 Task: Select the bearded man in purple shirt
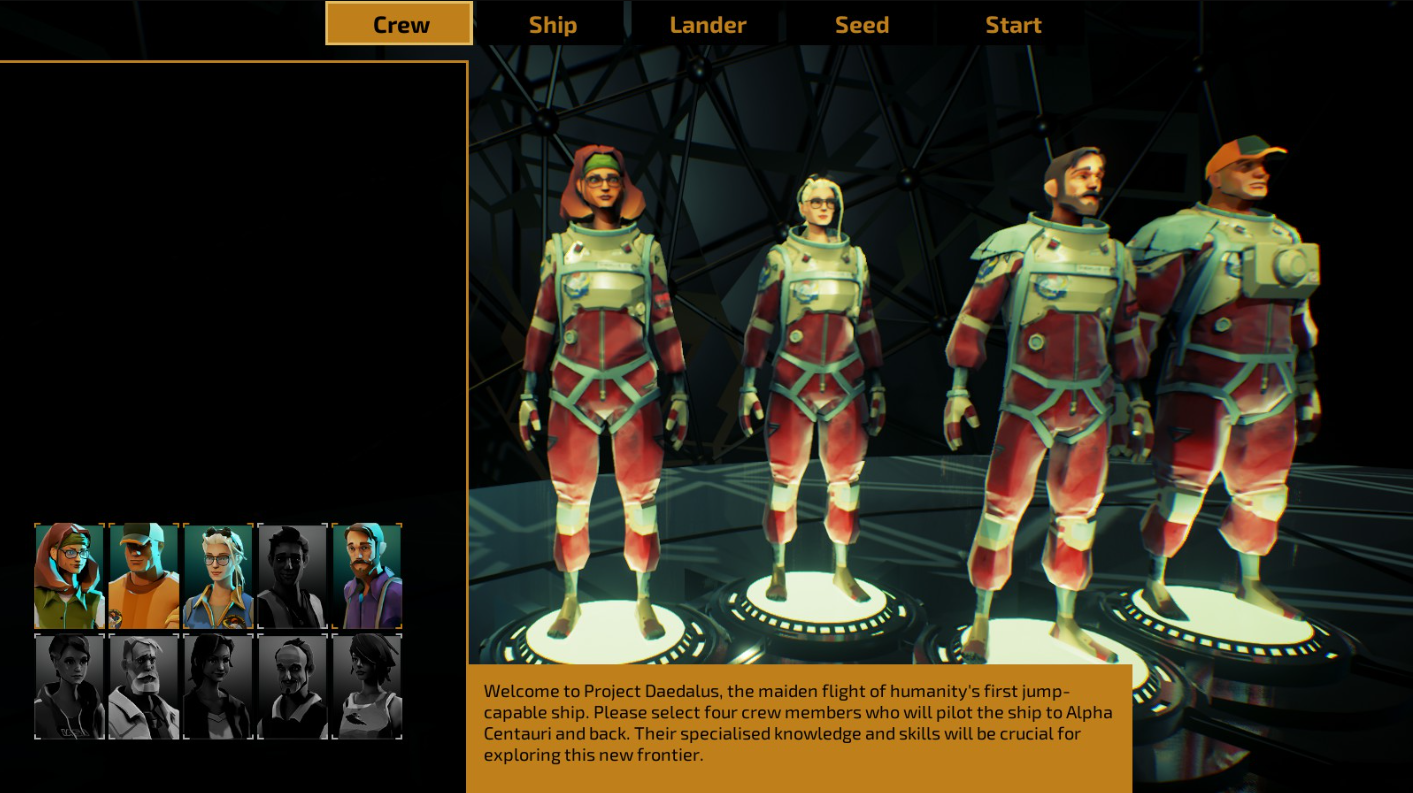(367, 576)
